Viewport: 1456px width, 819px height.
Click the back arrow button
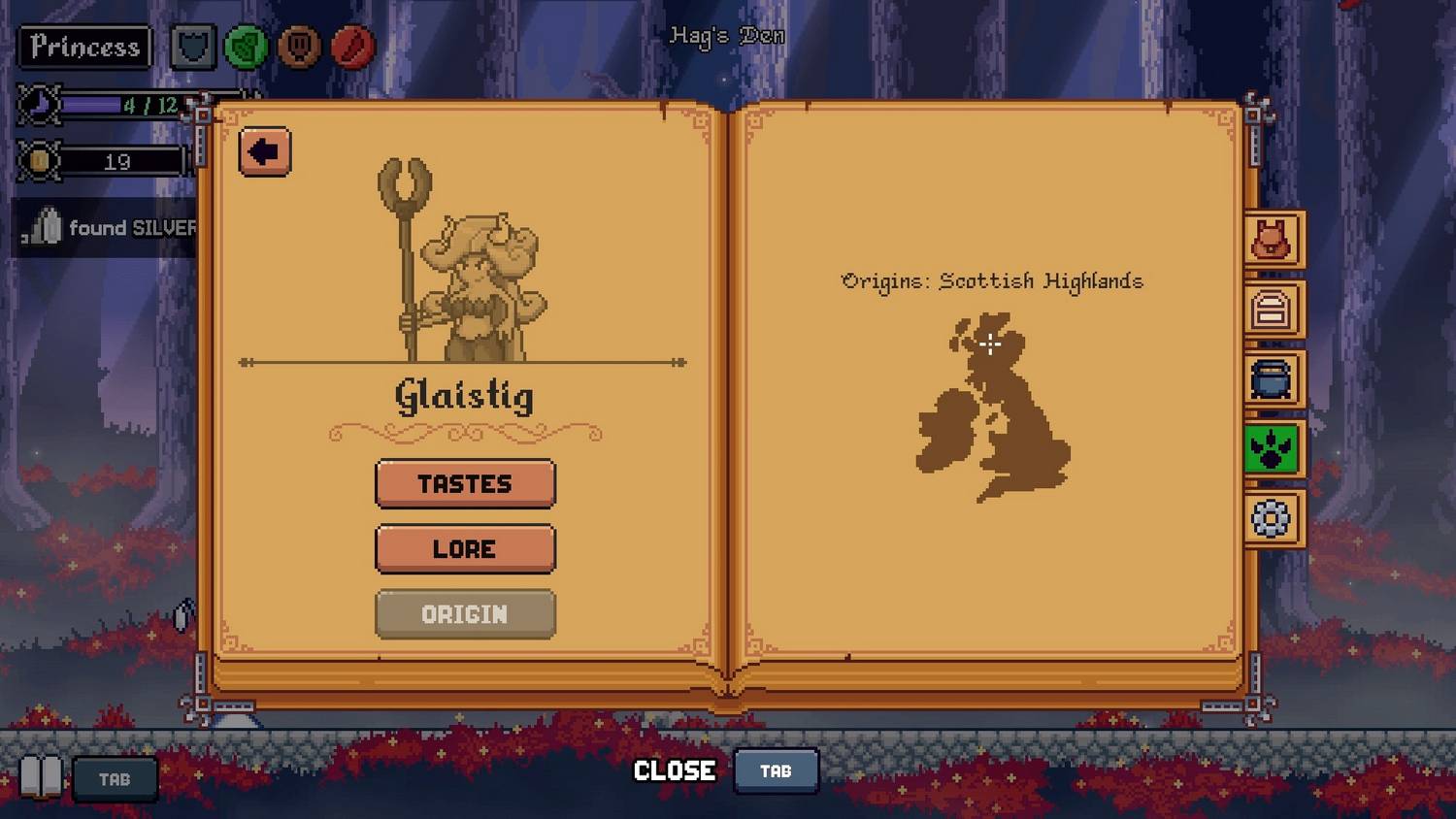pos(264,151)
